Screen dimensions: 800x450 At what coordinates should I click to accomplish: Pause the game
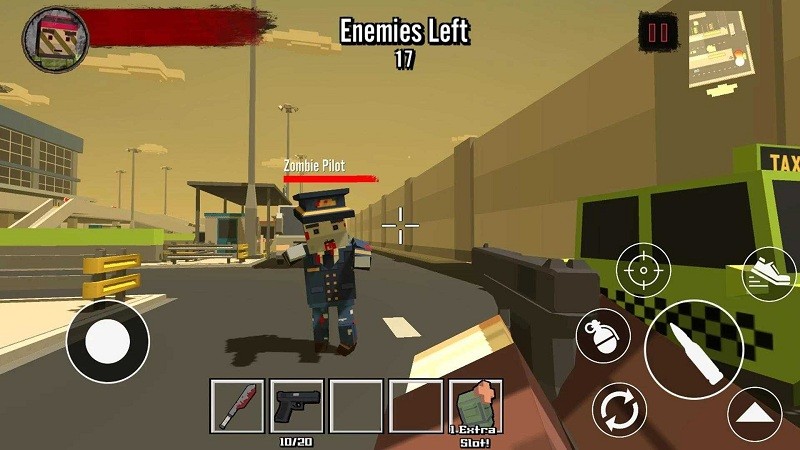658,33
